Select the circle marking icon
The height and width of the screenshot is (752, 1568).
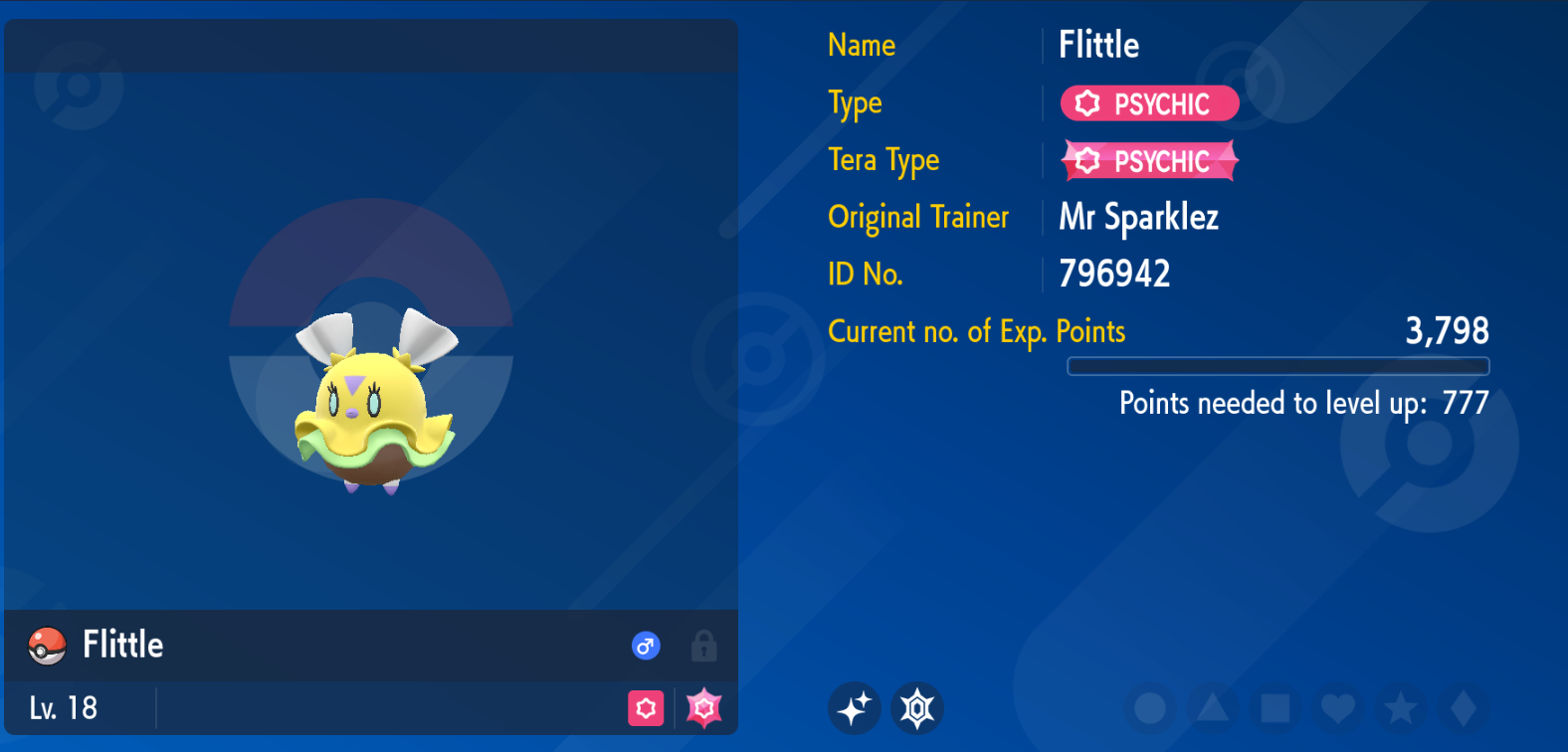click(x=1152, y=709)
